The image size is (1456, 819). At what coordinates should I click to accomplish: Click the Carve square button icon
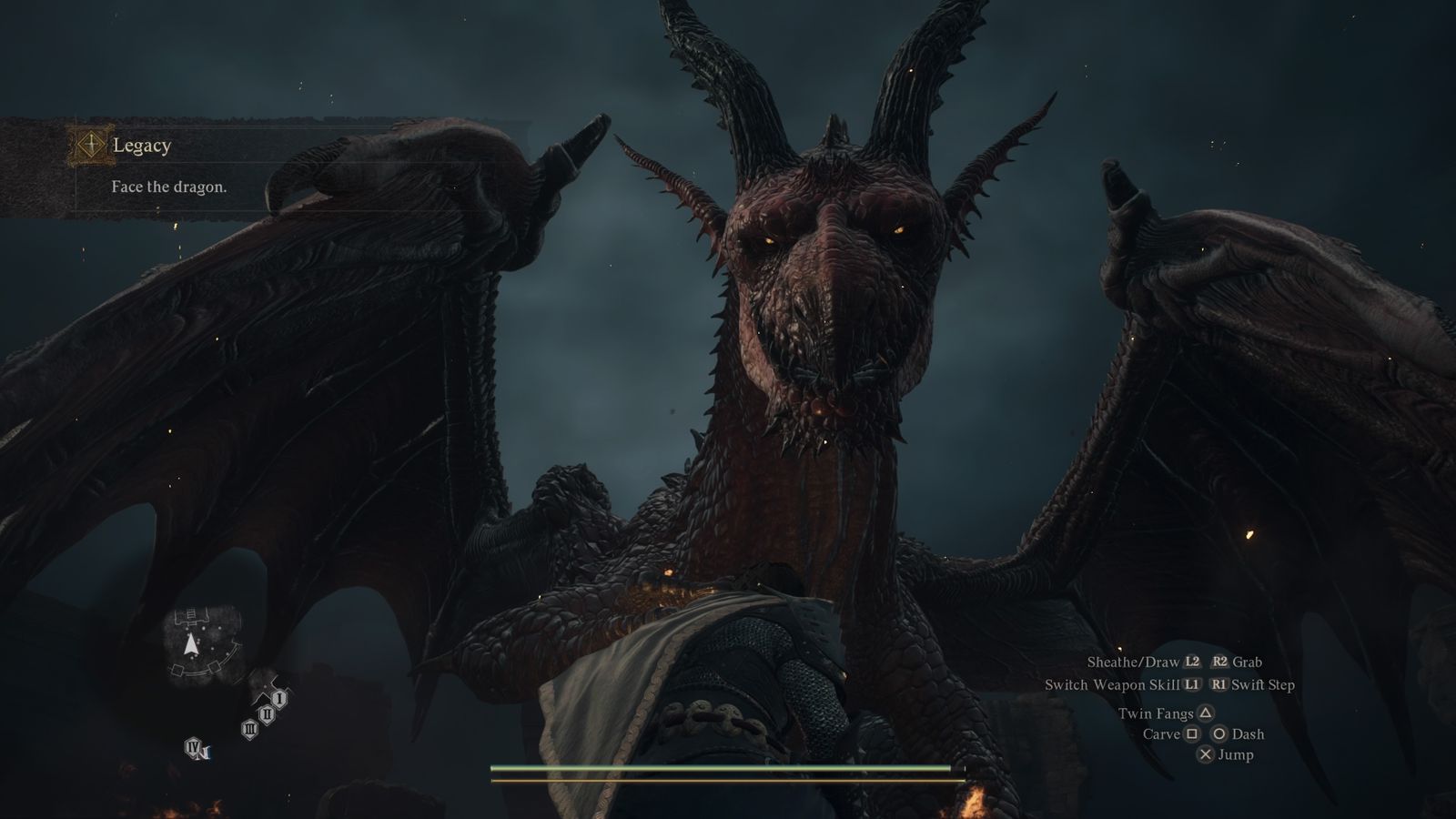[1191, 734]
